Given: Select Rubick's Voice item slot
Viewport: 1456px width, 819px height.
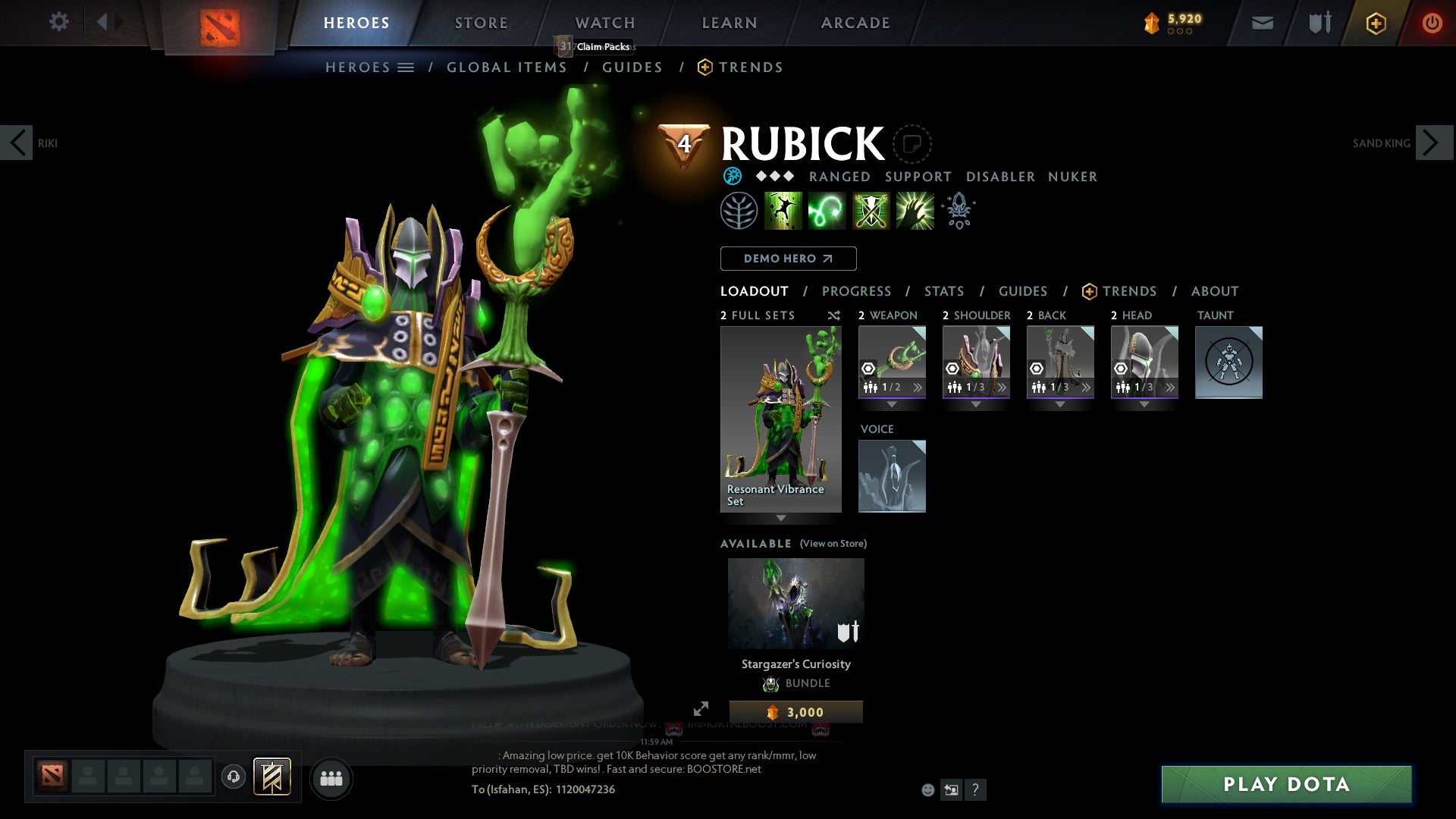Looking at the screenshot, I should [892, 475].
